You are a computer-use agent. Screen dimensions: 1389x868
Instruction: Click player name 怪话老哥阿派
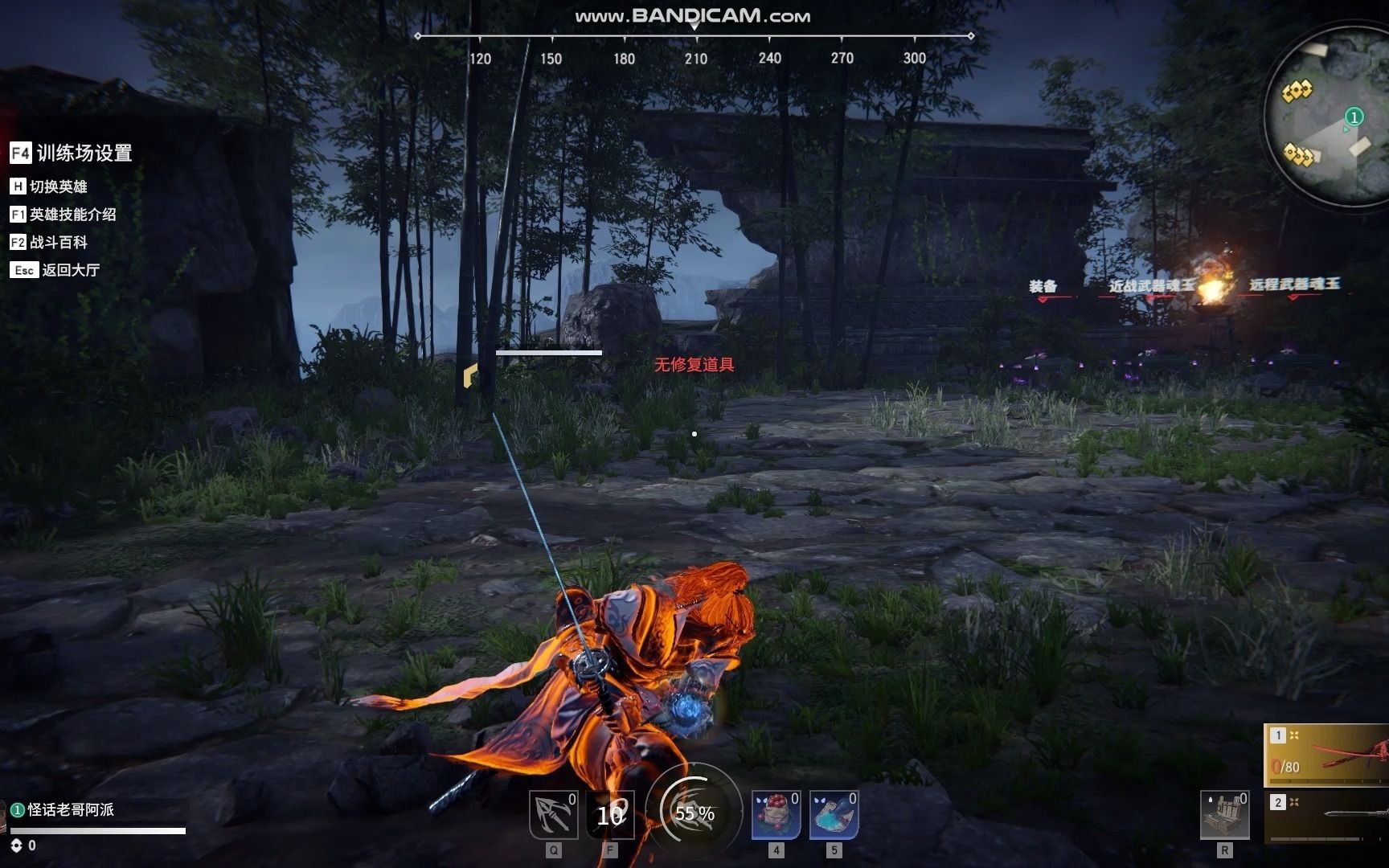pyautogui.click(x=71, y=809)
